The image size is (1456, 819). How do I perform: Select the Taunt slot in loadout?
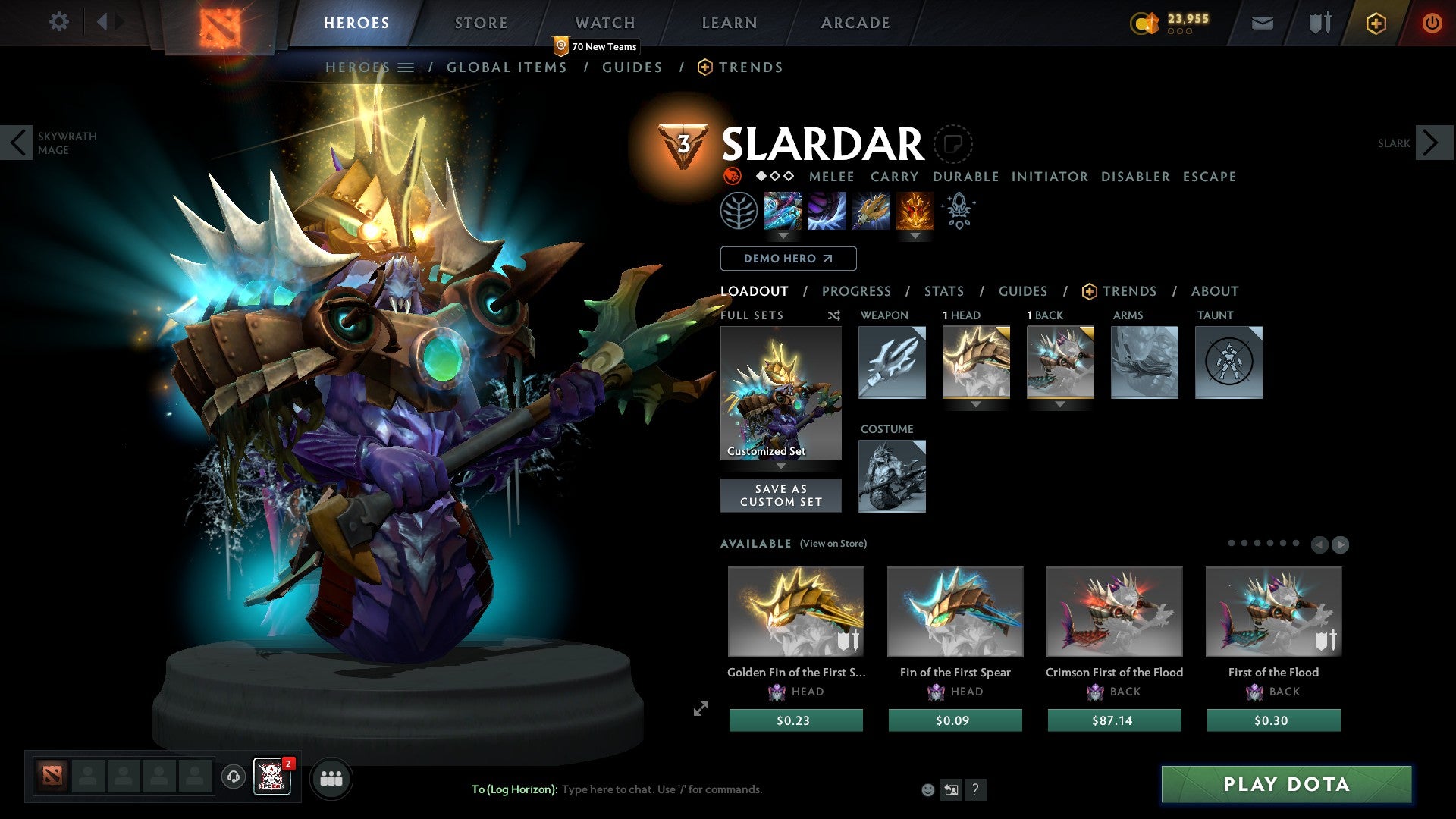1228,362
